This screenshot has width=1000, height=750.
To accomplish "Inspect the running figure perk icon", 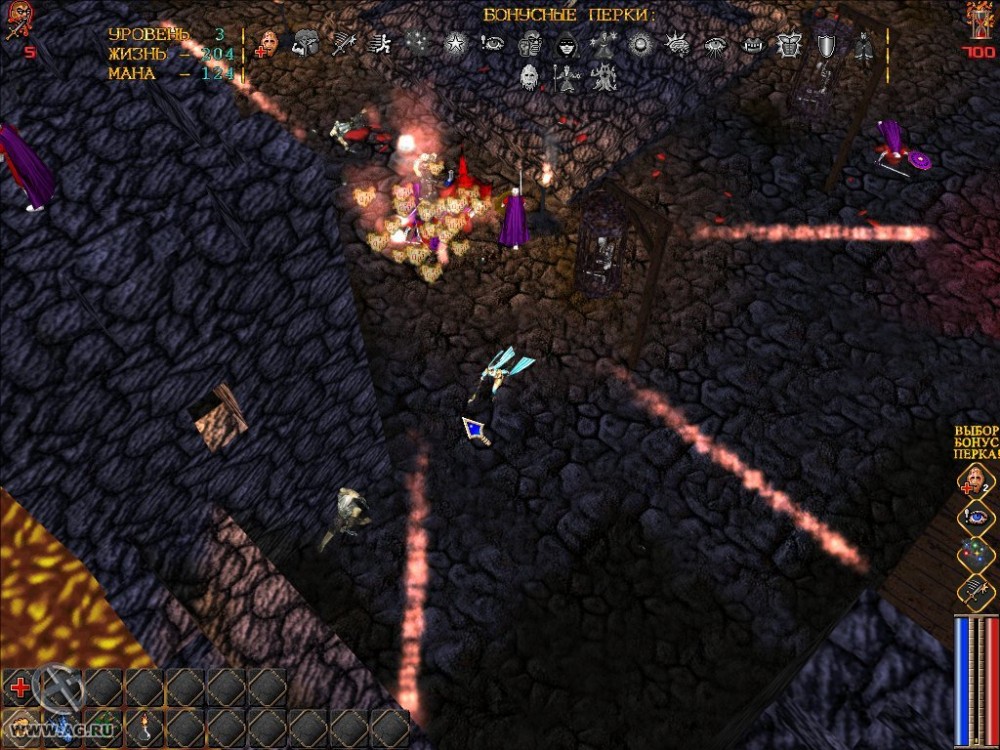I will click(379, 44).
